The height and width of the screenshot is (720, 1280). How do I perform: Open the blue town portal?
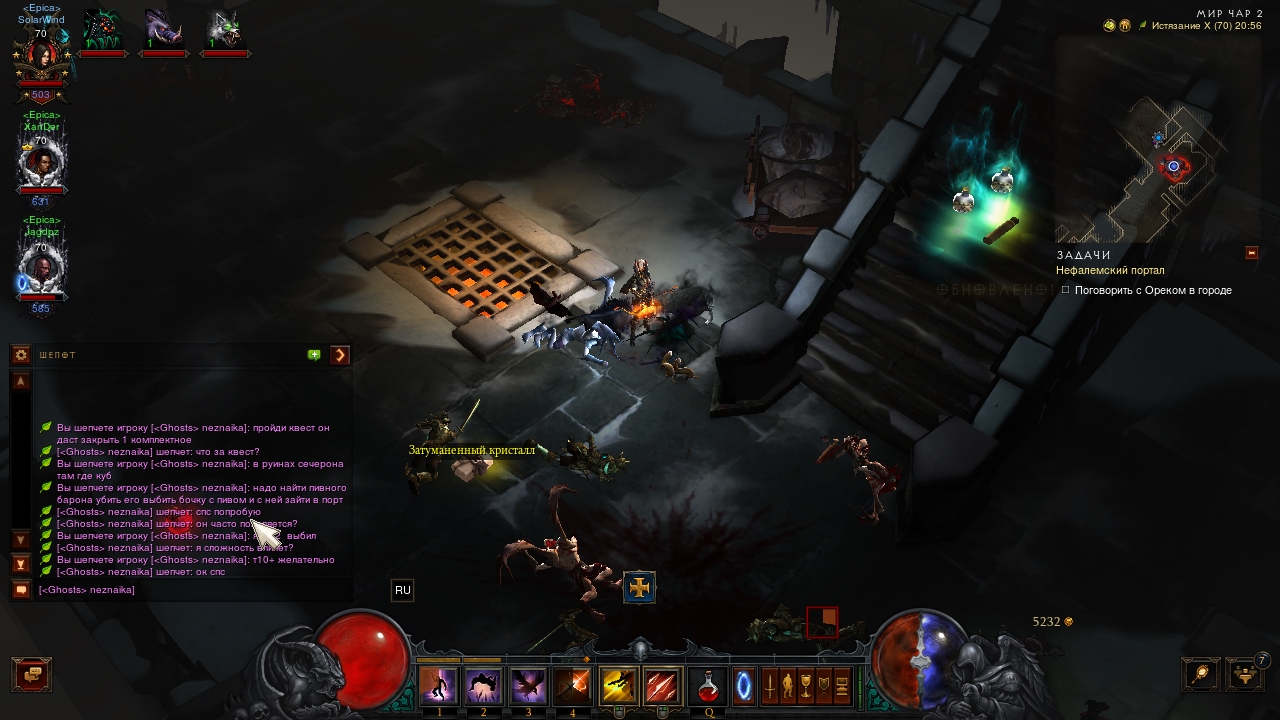(744, 686)
